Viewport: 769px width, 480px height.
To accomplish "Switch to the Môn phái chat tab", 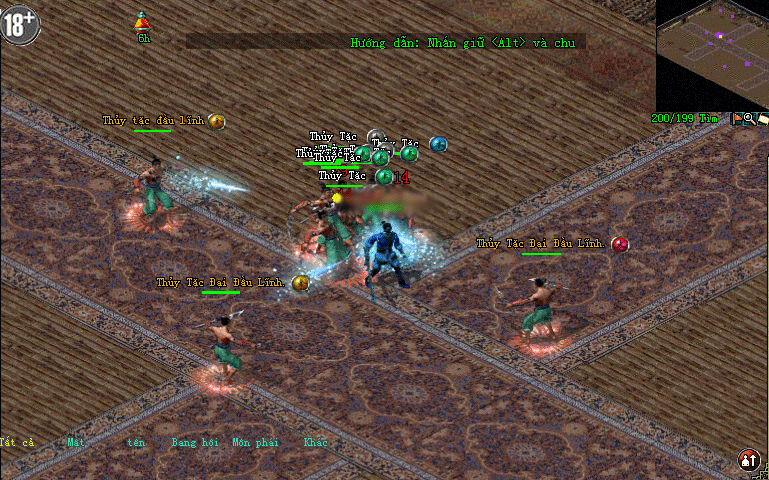I will 255,442.
